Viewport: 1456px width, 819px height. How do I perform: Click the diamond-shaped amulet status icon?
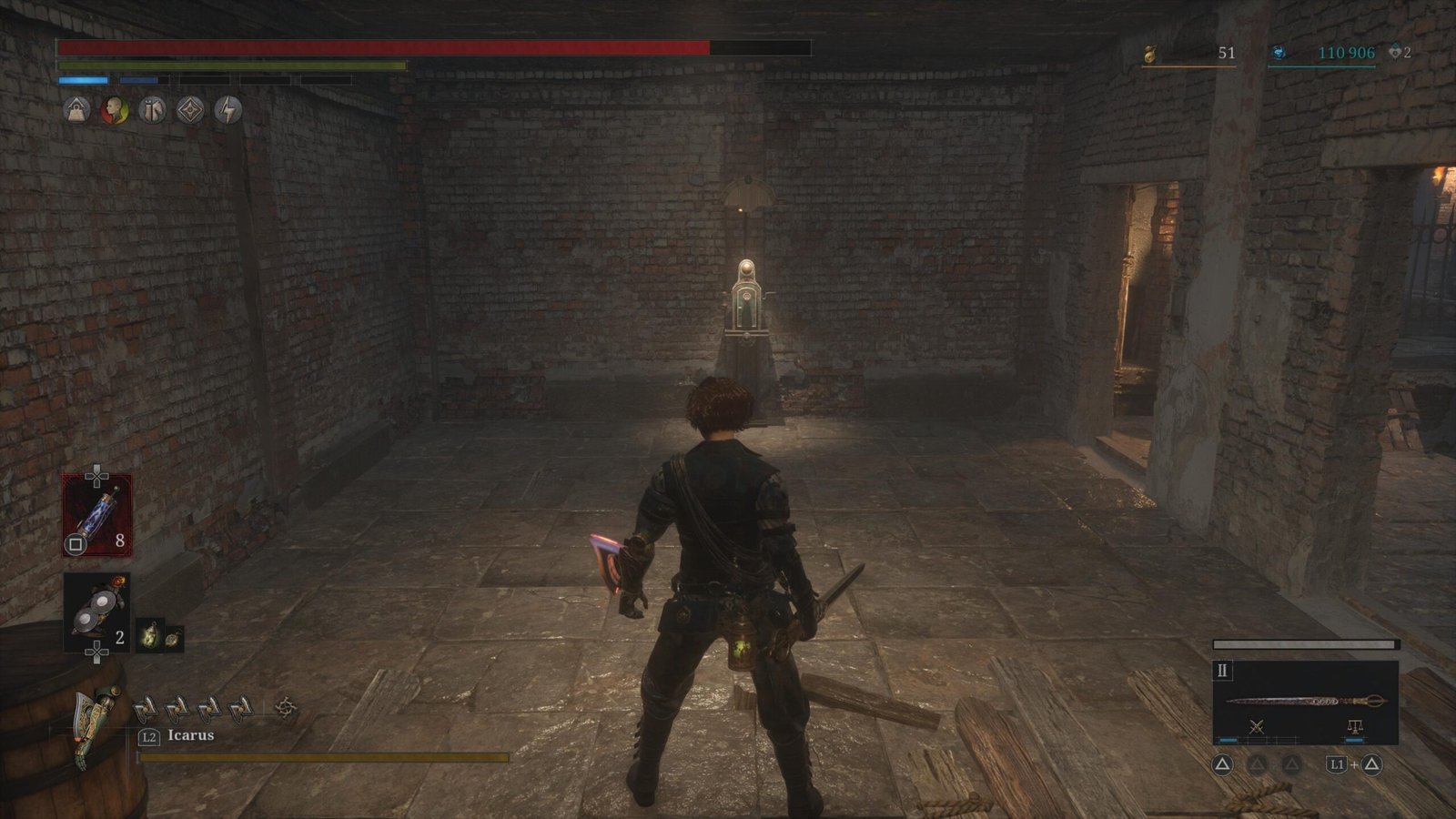coord(190,111)
